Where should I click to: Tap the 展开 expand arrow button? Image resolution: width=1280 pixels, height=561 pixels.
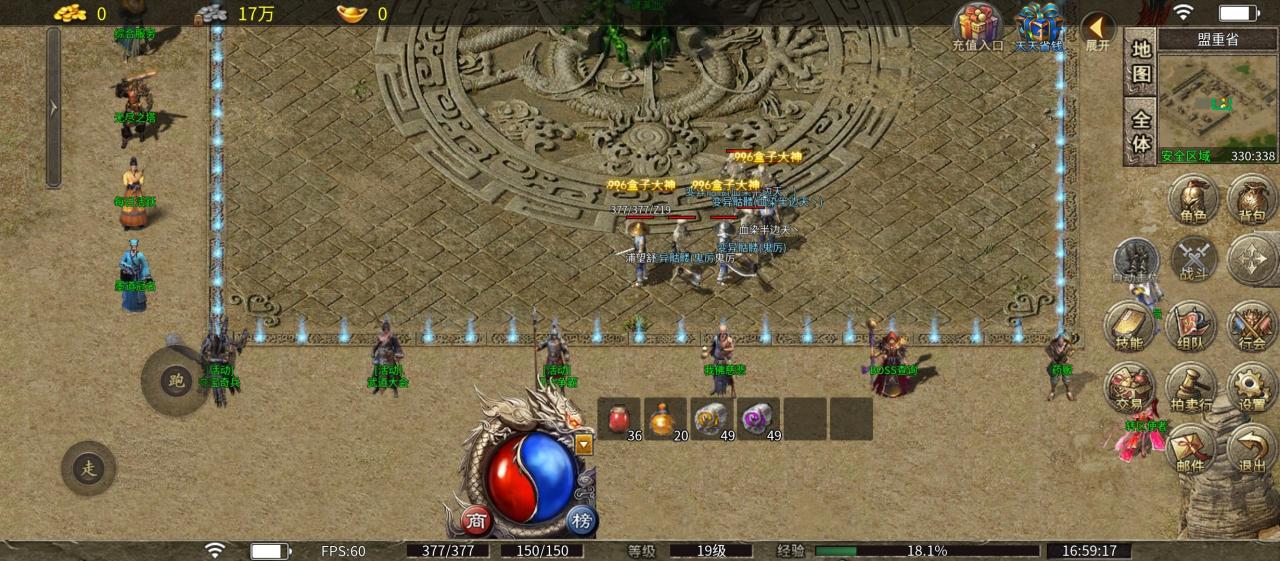[1098, 29]
